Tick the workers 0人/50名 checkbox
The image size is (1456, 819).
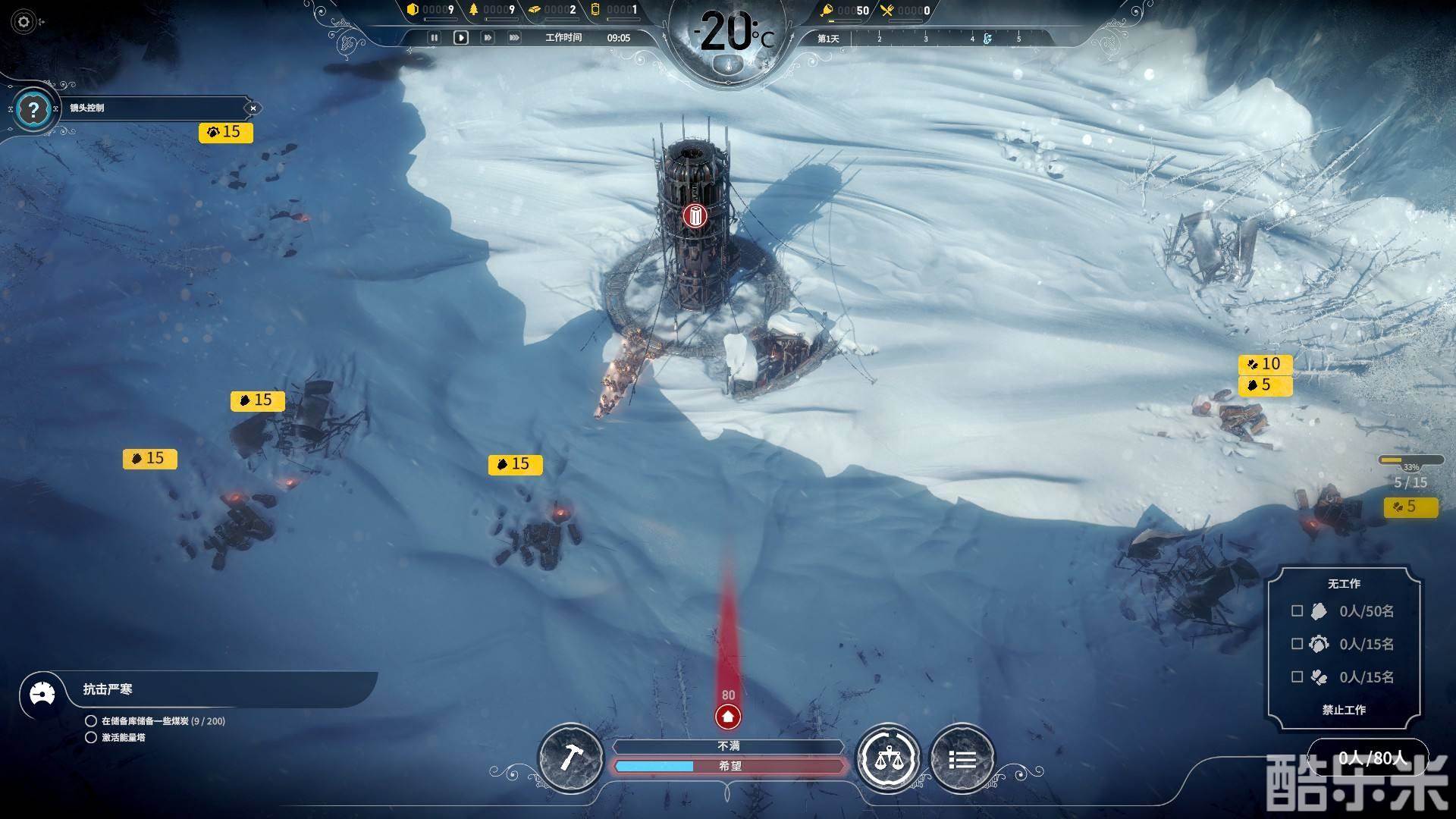[1297, 610]
